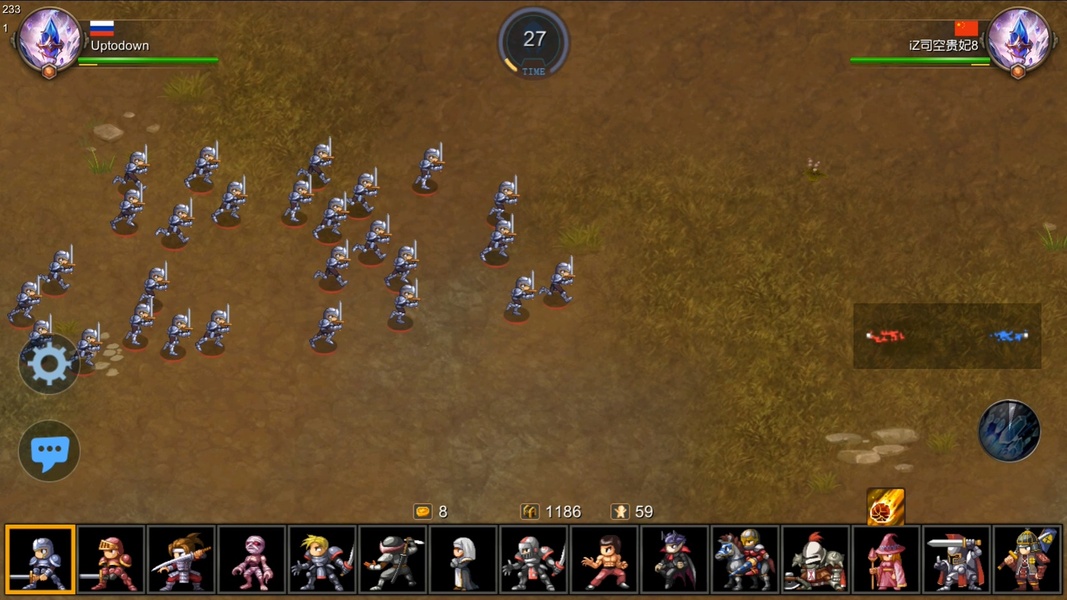
Task: Open the chat speech bubble
Action: pos(49,452)
